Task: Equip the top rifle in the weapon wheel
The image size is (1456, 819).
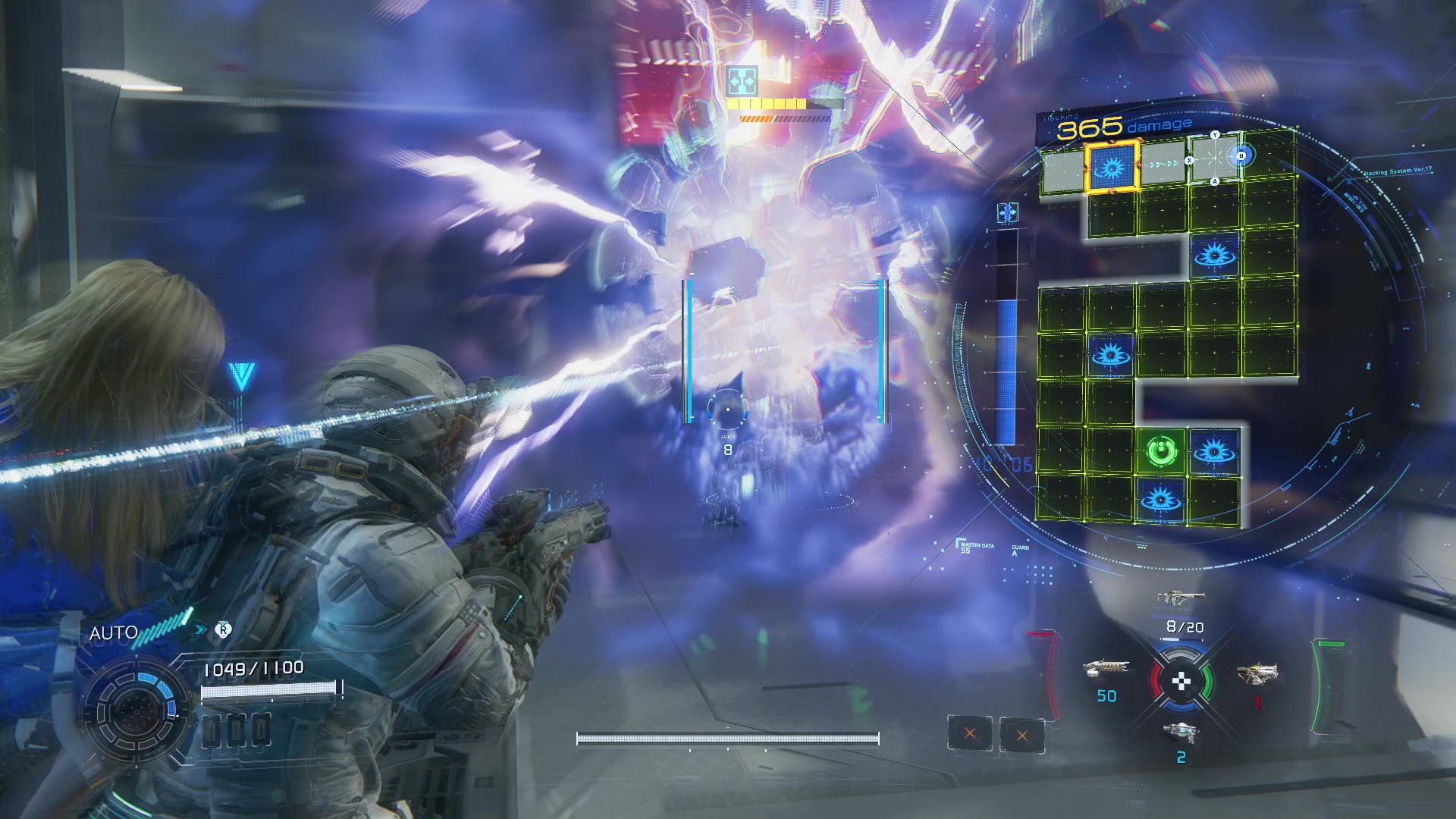Action: click(x=1181, y=598)
